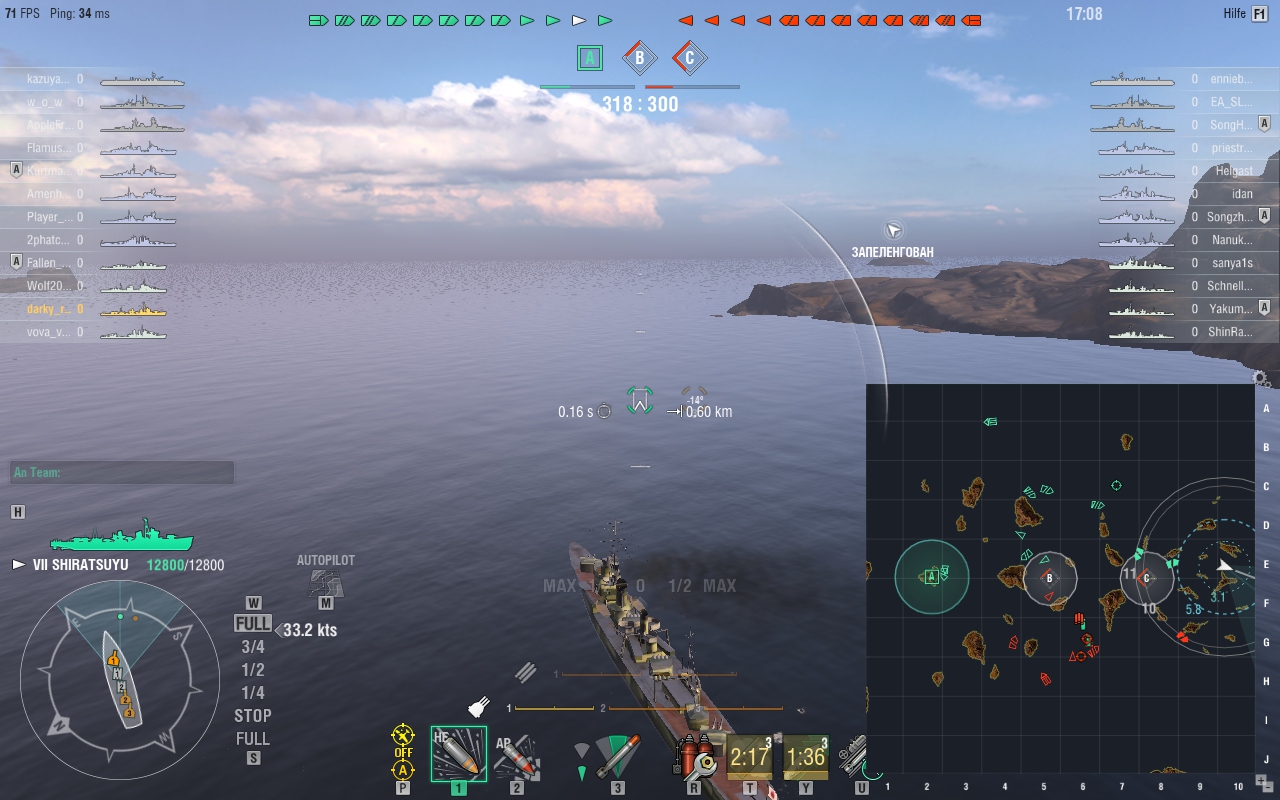This screenshot has width=1280, height=800.
Task: Select capture point B indicator at top
Action: pos(639,57)
